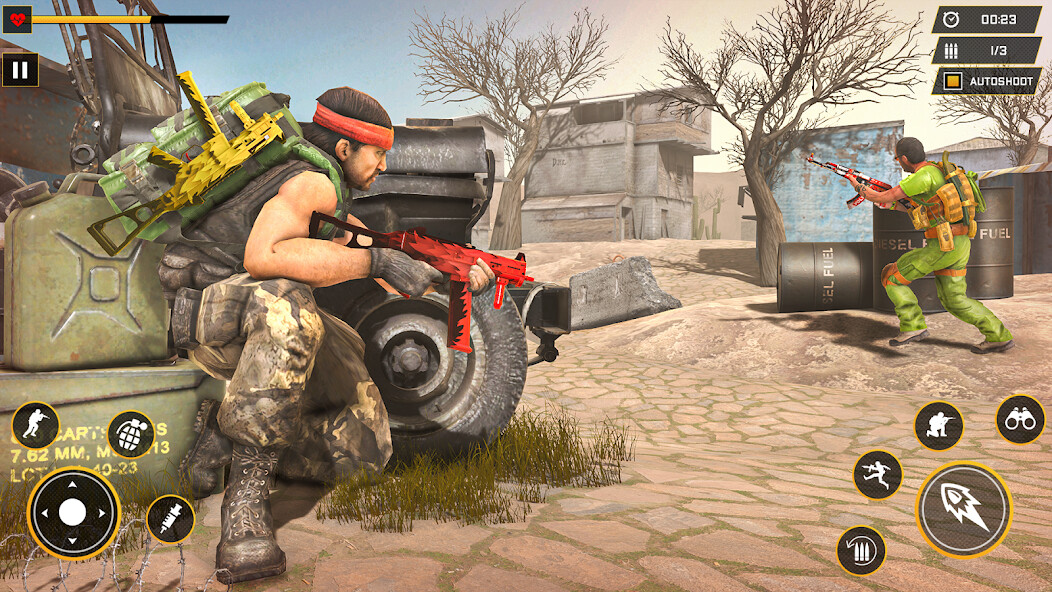Toggle the Autoshoot checkbox
1052x592 pixels.
coord(953,81)
